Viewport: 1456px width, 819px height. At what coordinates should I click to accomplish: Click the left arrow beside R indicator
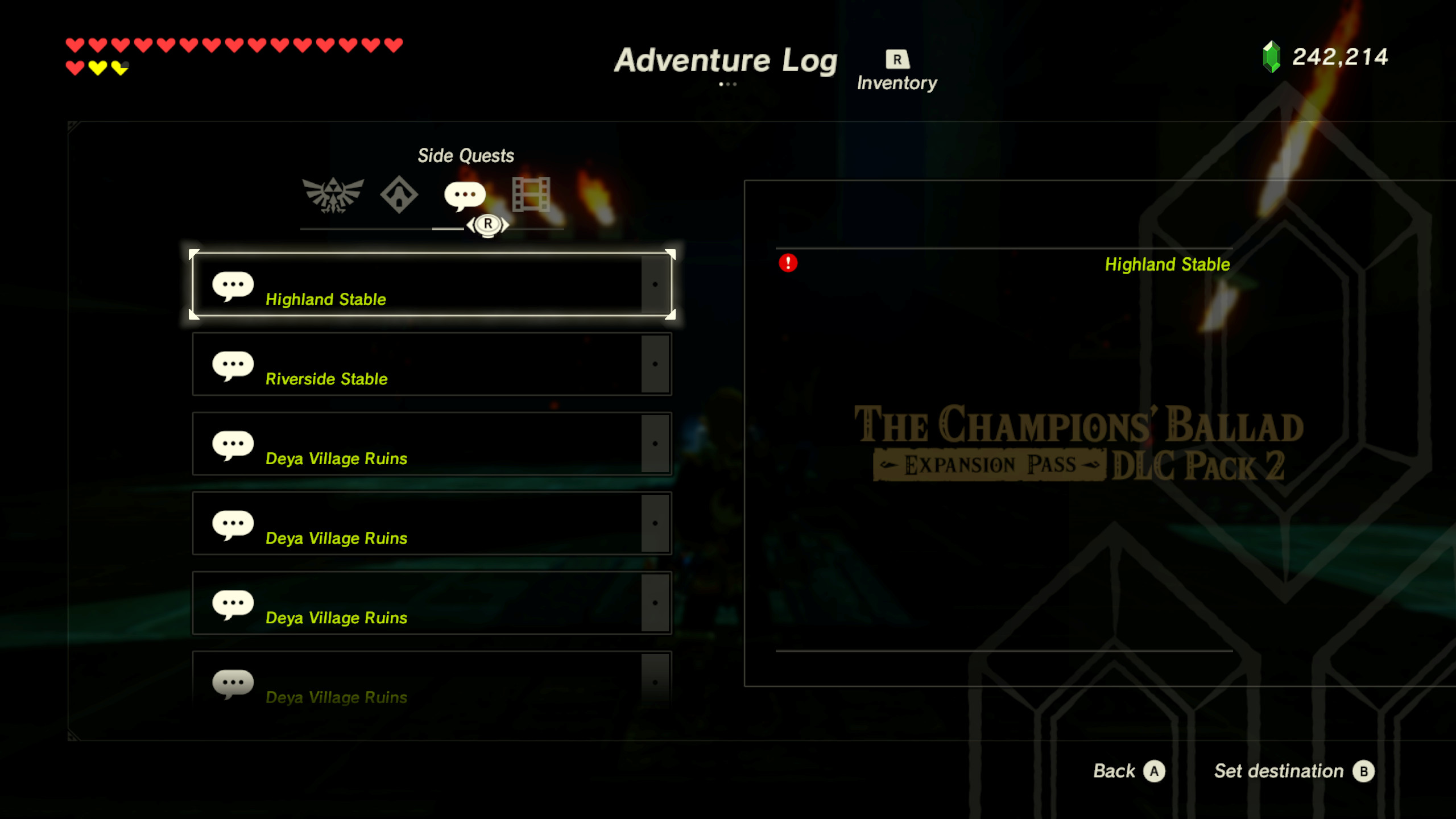(470, 225)
